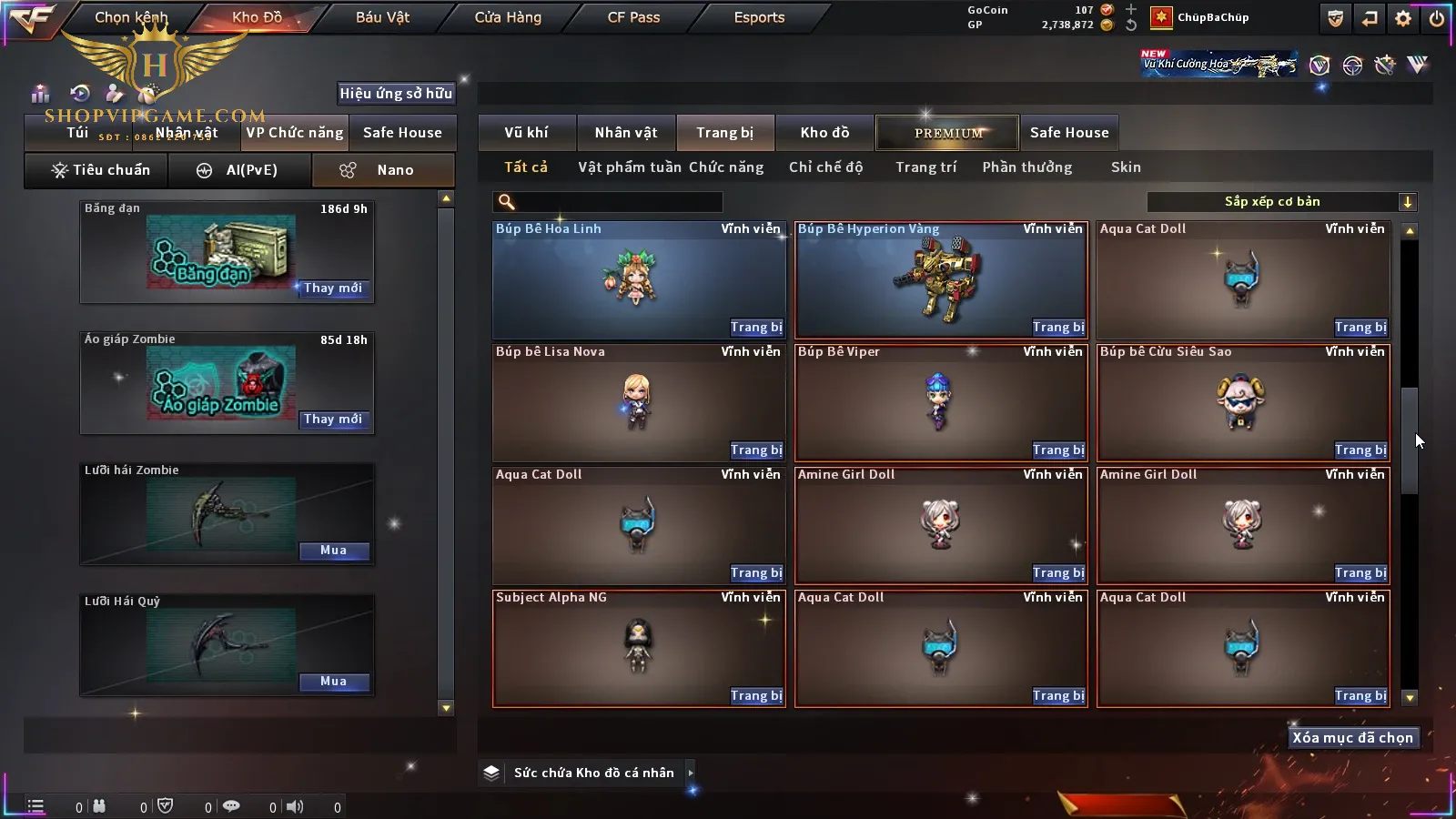Show the Trang trí subcategory
Viewport: 1456px width, 819px height.
pos(925,167)
